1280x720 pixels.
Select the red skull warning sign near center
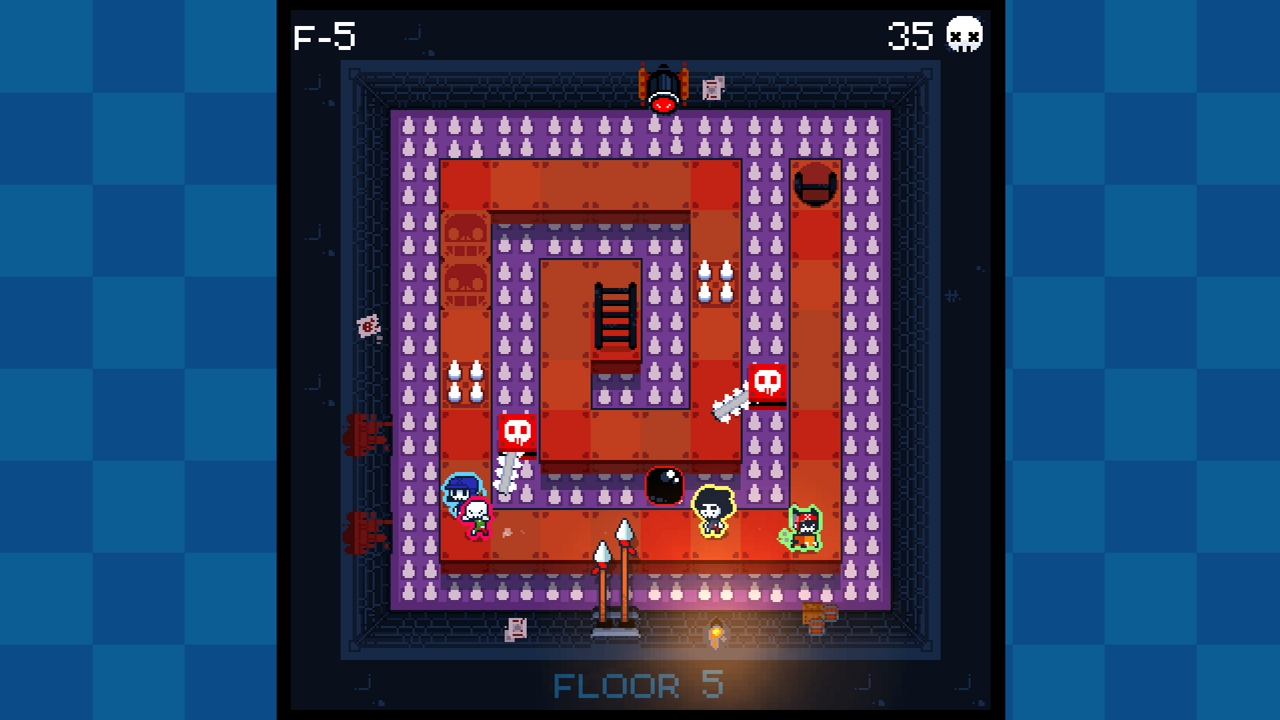516,431
